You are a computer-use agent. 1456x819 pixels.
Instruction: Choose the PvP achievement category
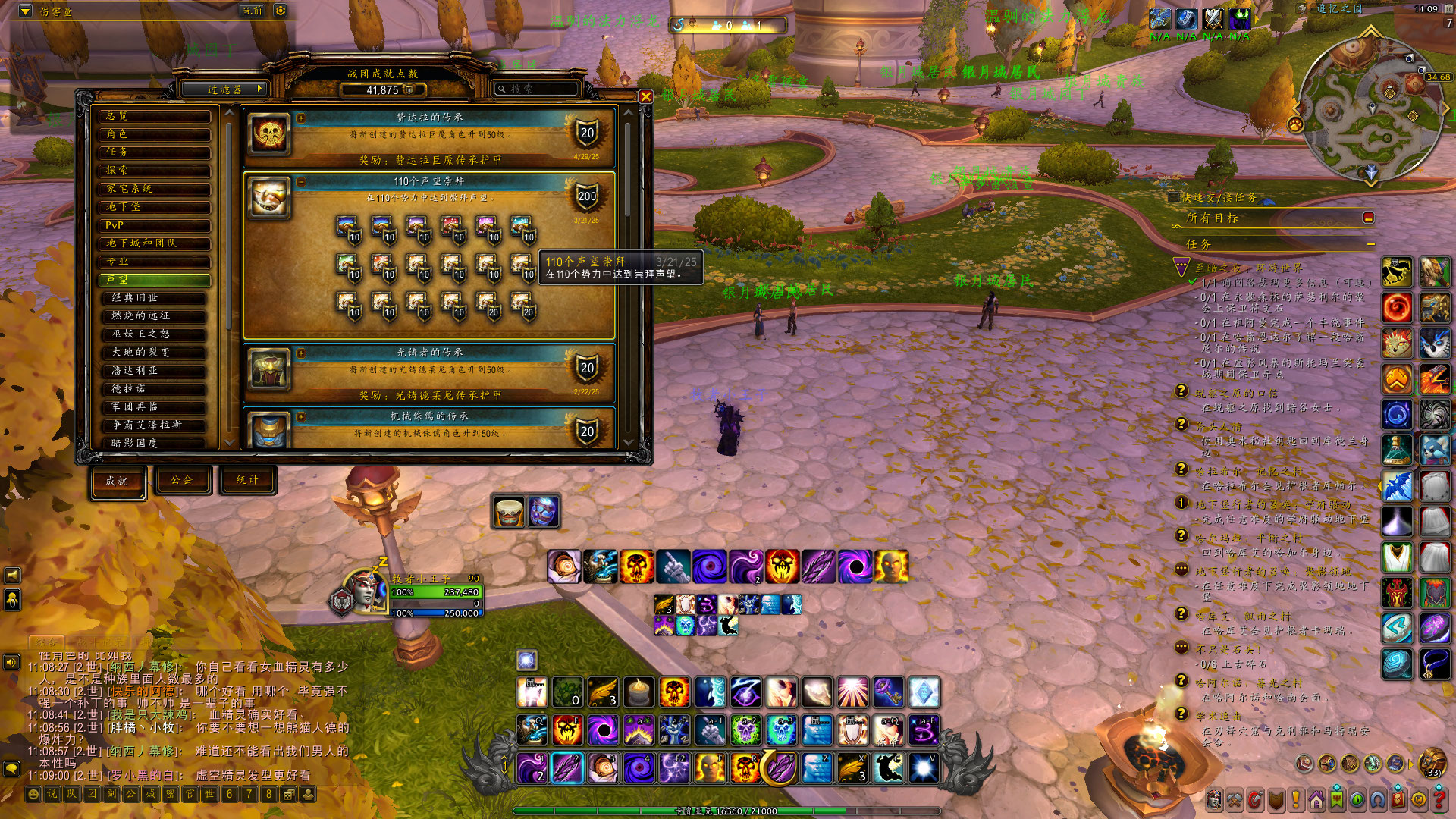(x=155, y=225)
